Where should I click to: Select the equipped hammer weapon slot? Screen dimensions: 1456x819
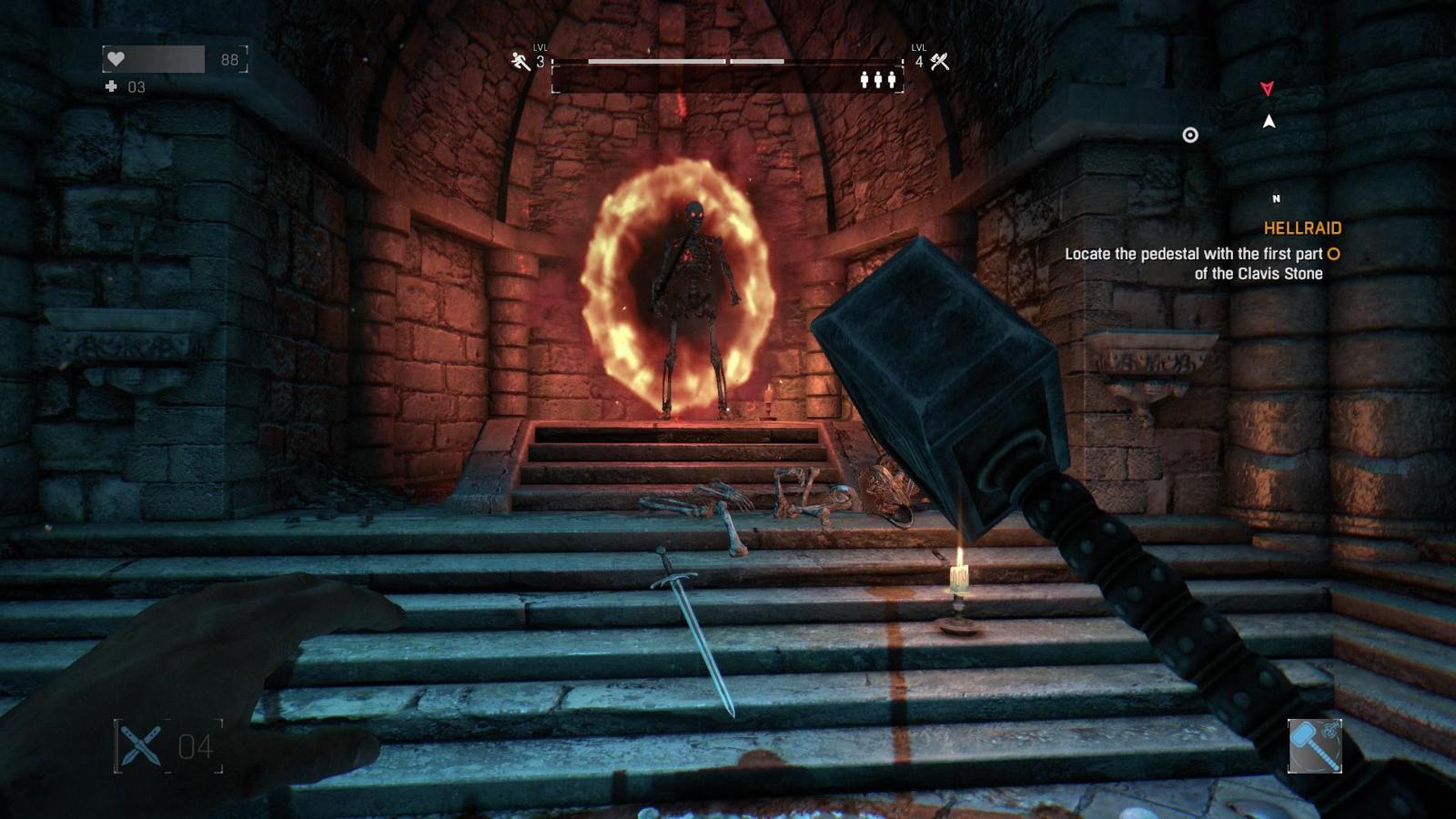tap(1314, 746)
